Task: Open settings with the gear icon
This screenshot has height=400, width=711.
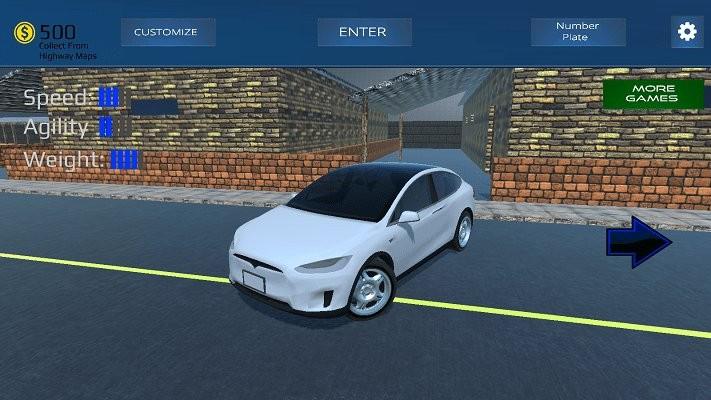Action: [687, 32]
